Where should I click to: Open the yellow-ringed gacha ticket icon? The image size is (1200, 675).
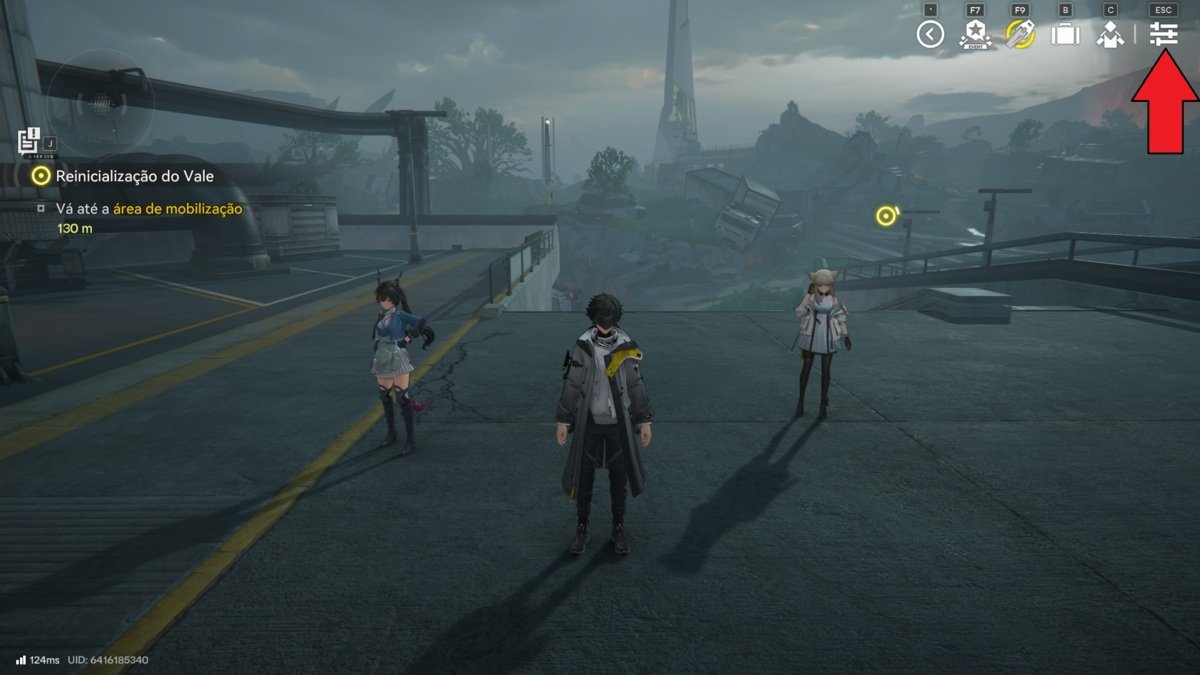(x=1020, y=35)
